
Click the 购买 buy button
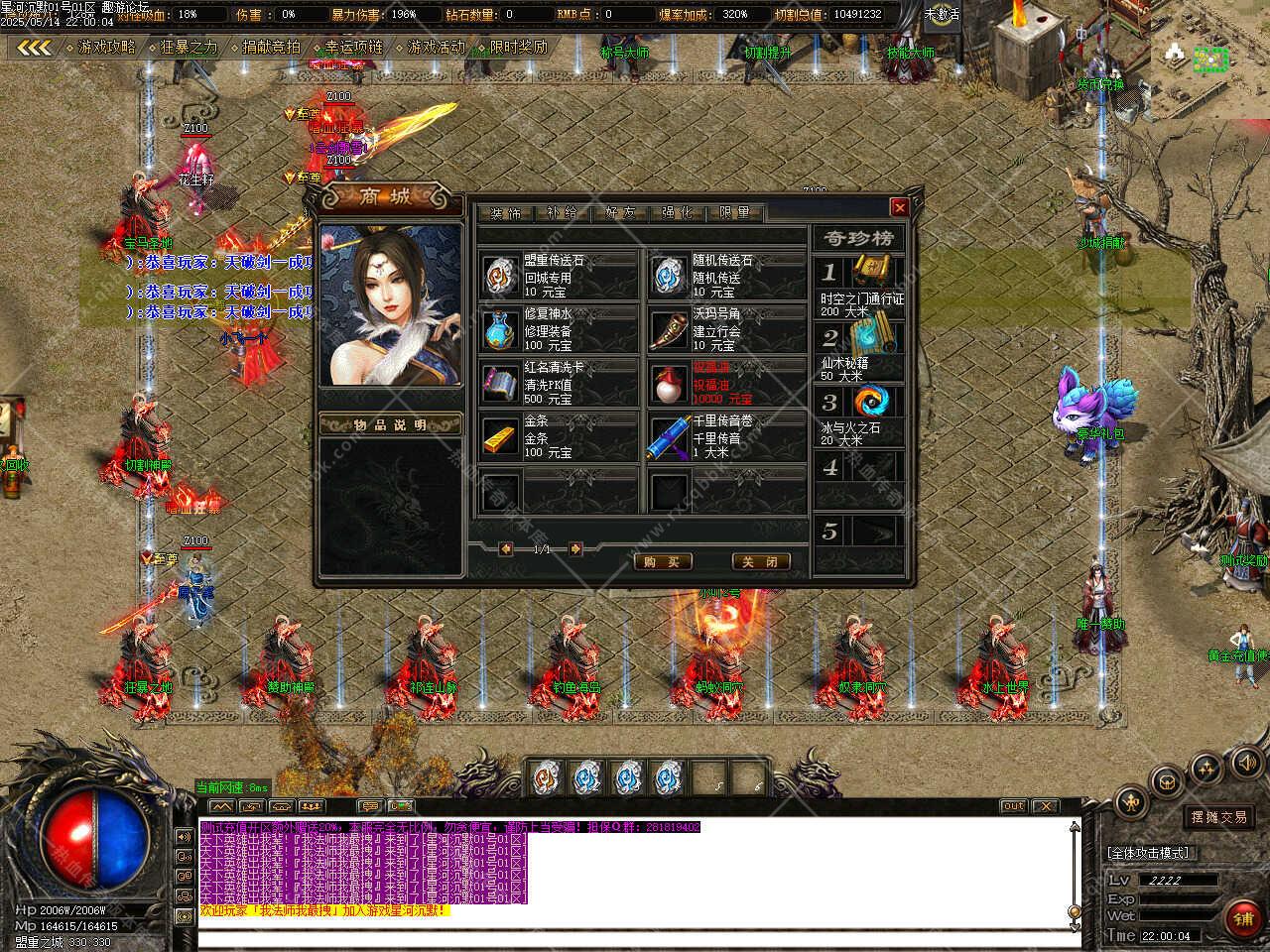tap(662, 561)
